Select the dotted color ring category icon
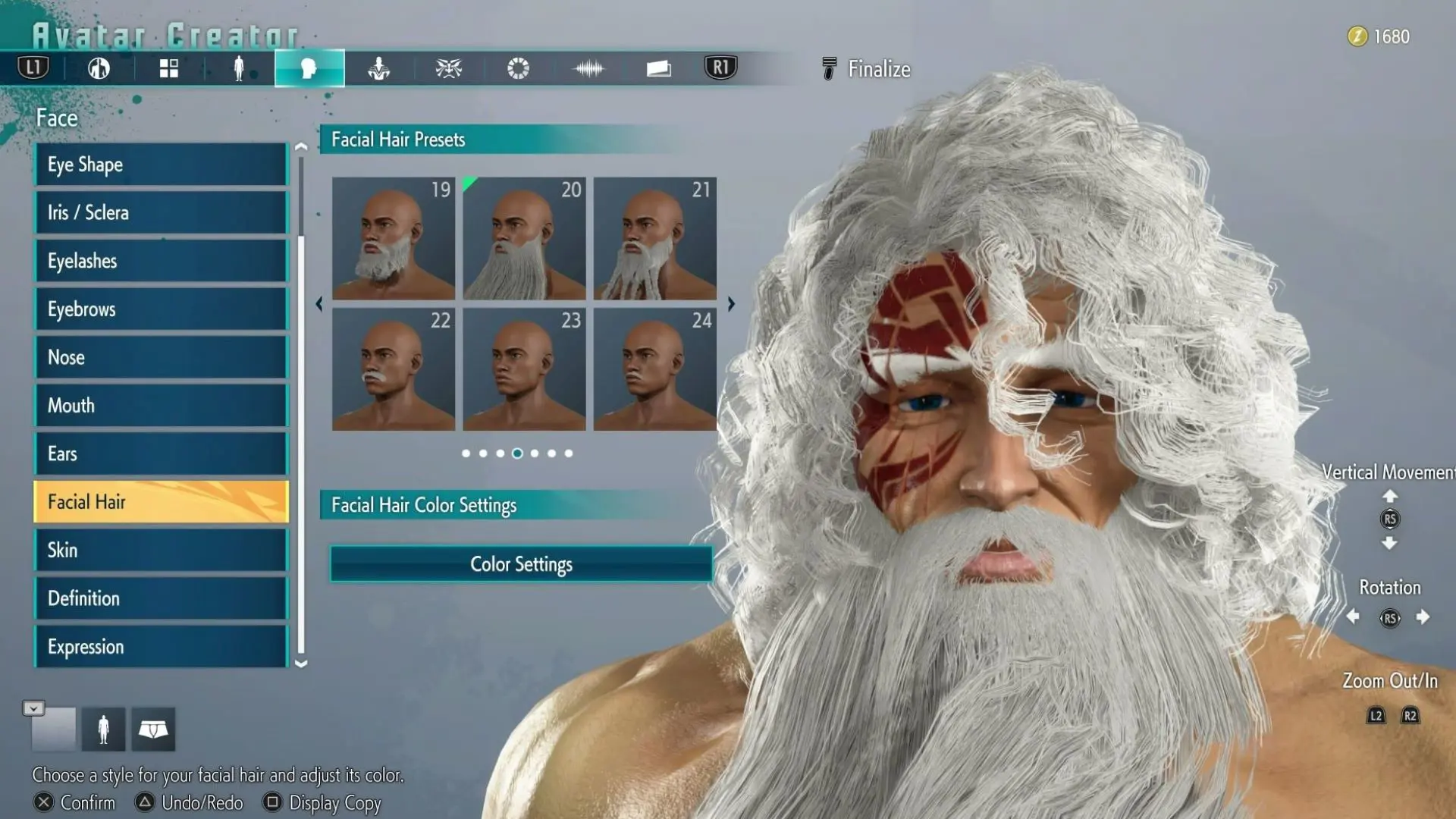1456x819 pixels. (x=517, y=68)
